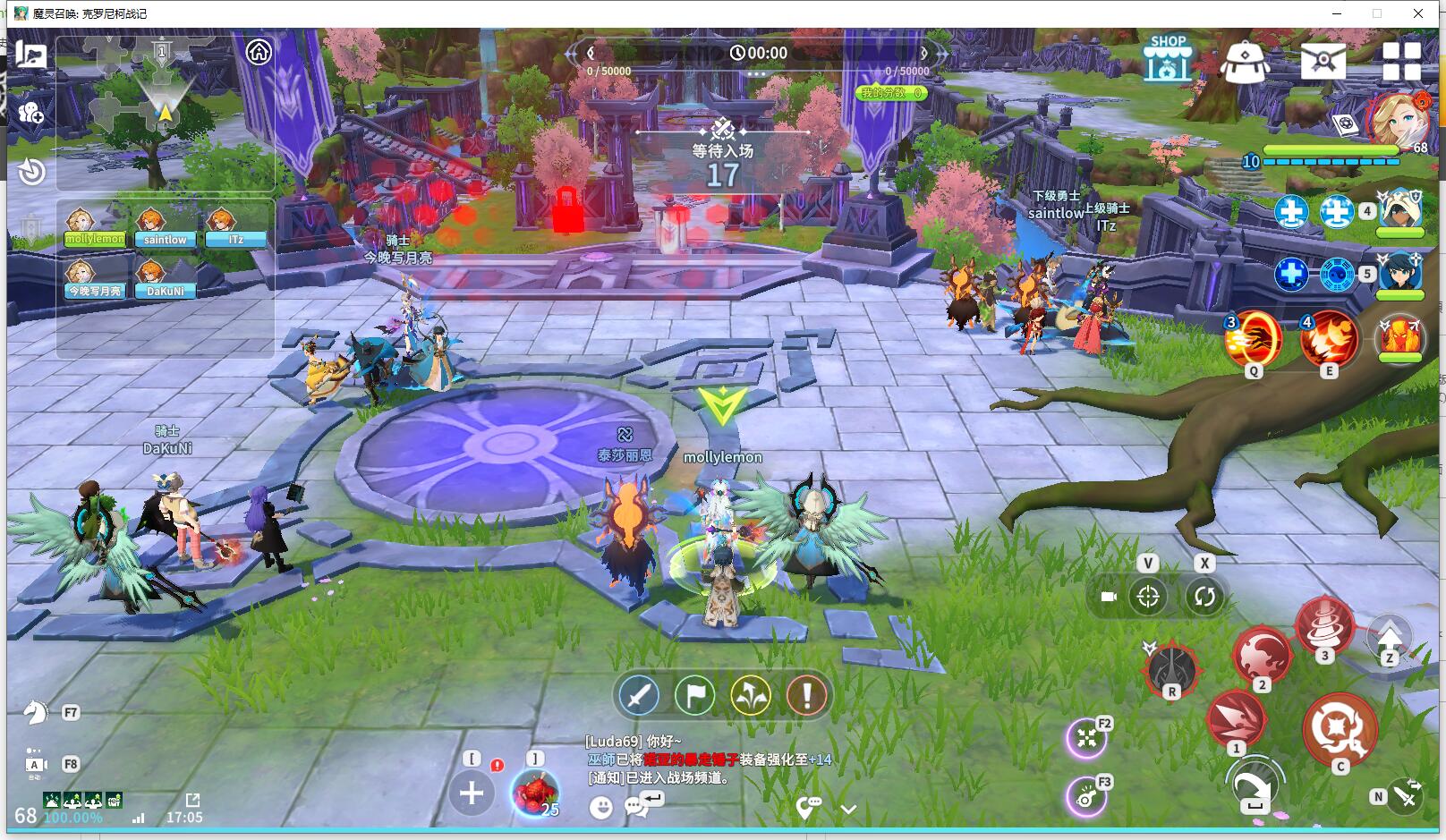
Task: Open the backpack inventory
Action: 1246,62
